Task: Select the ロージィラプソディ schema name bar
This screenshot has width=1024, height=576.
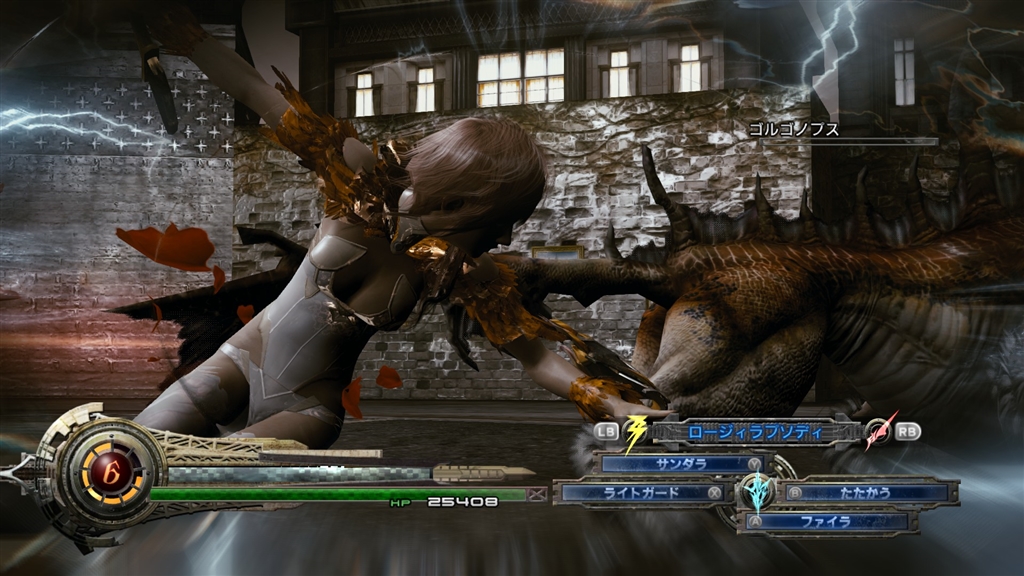Action: click(755, 432)
